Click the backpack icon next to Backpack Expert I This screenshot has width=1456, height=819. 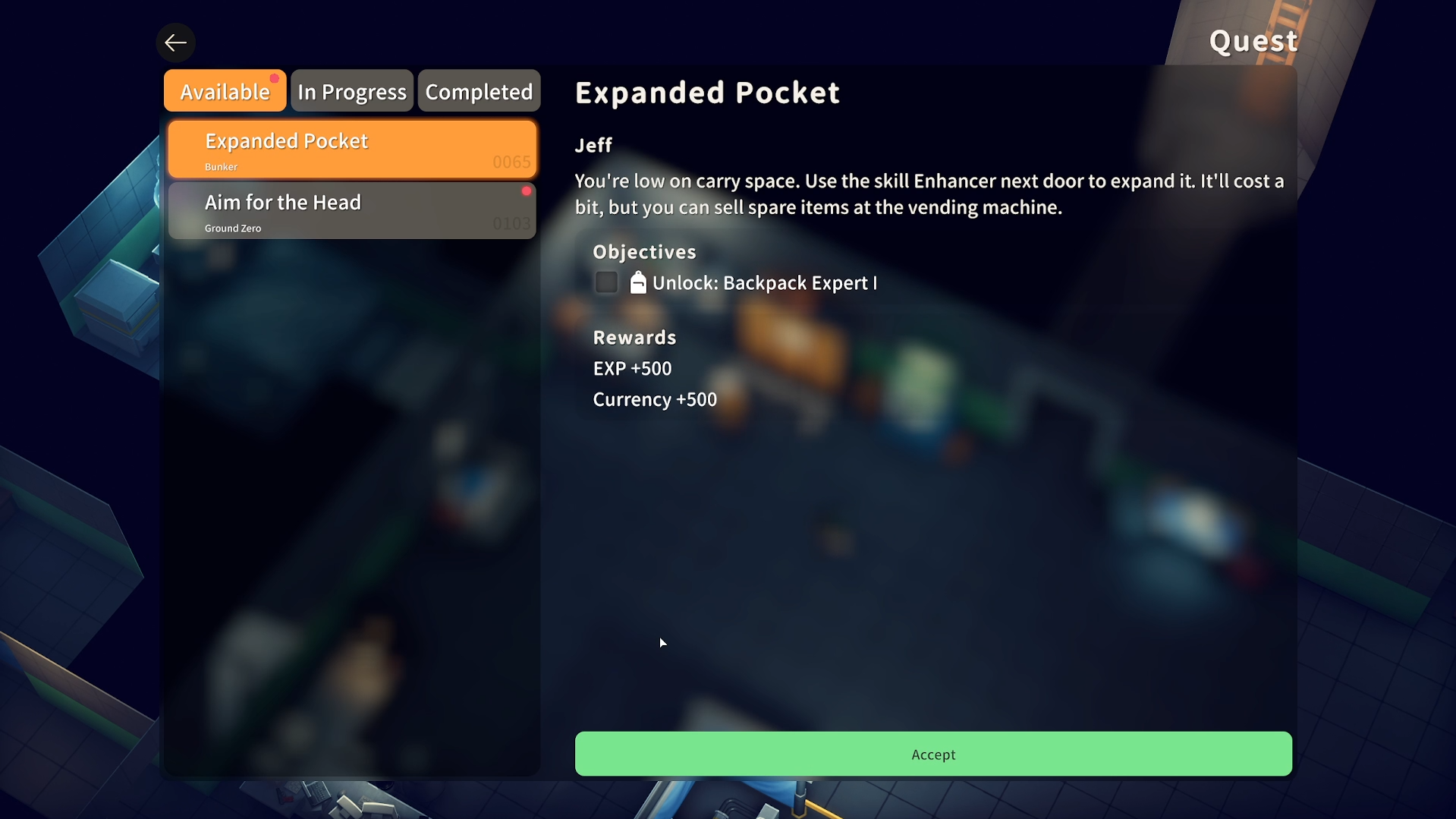tap(637, 282)
